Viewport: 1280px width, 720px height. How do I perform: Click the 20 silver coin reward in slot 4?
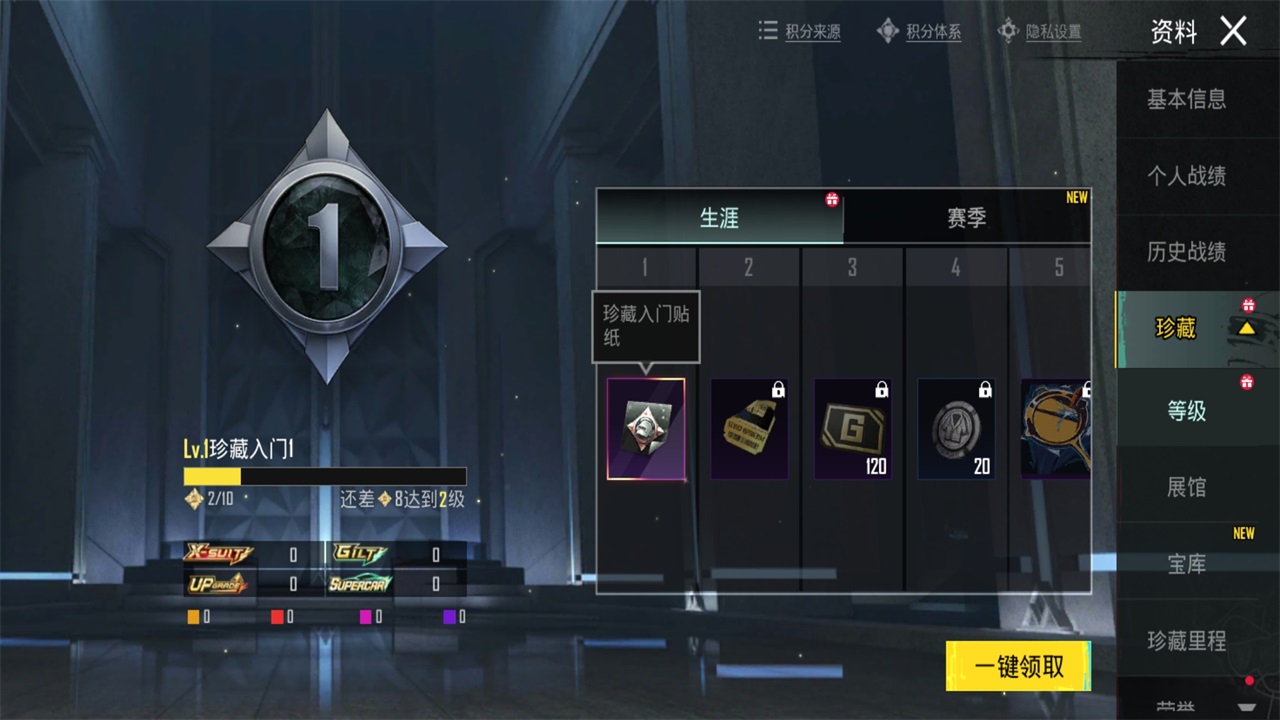[x=956, y=428]
